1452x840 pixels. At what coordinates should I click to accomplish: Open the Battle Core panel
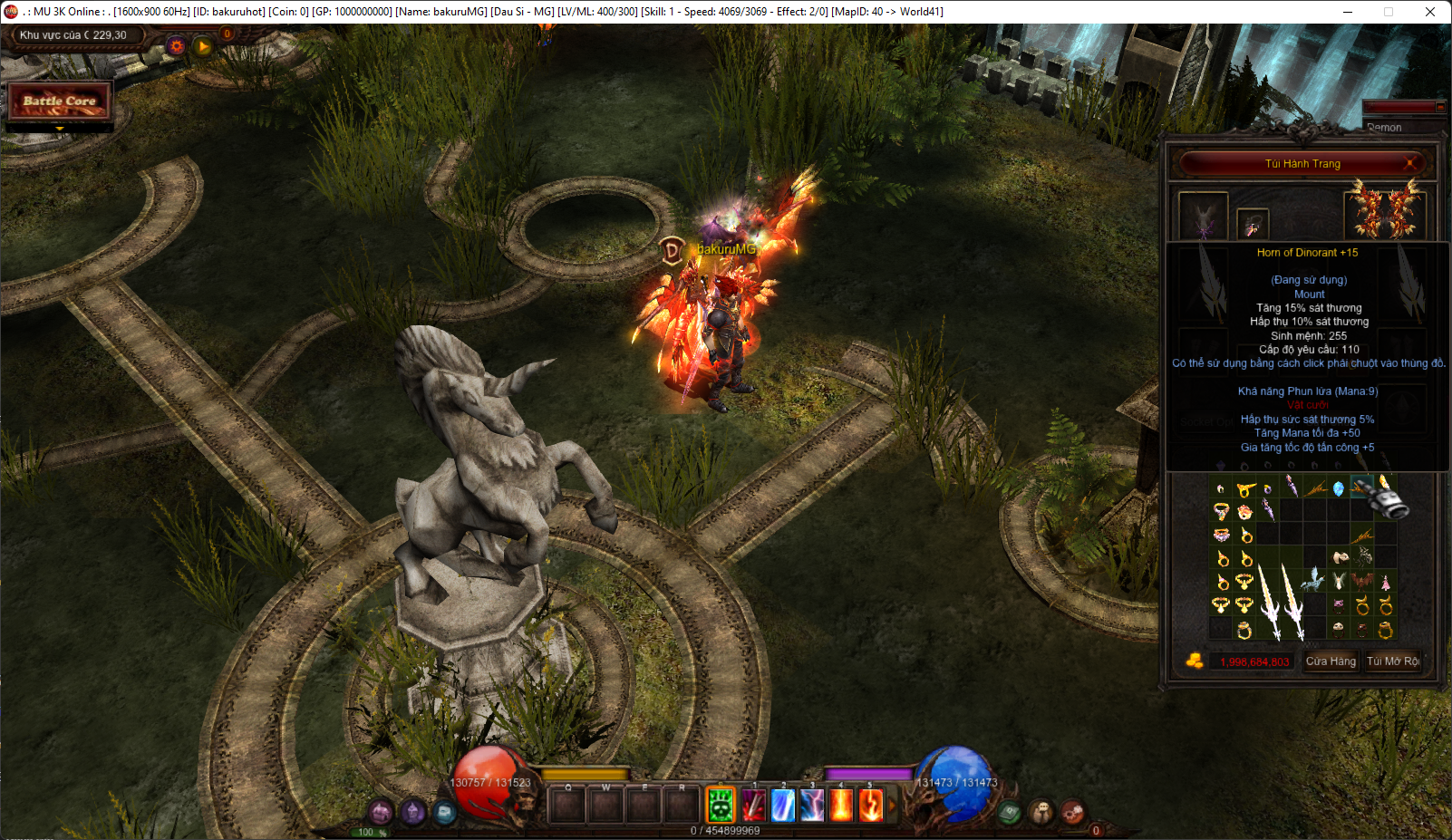coord(60,101)
